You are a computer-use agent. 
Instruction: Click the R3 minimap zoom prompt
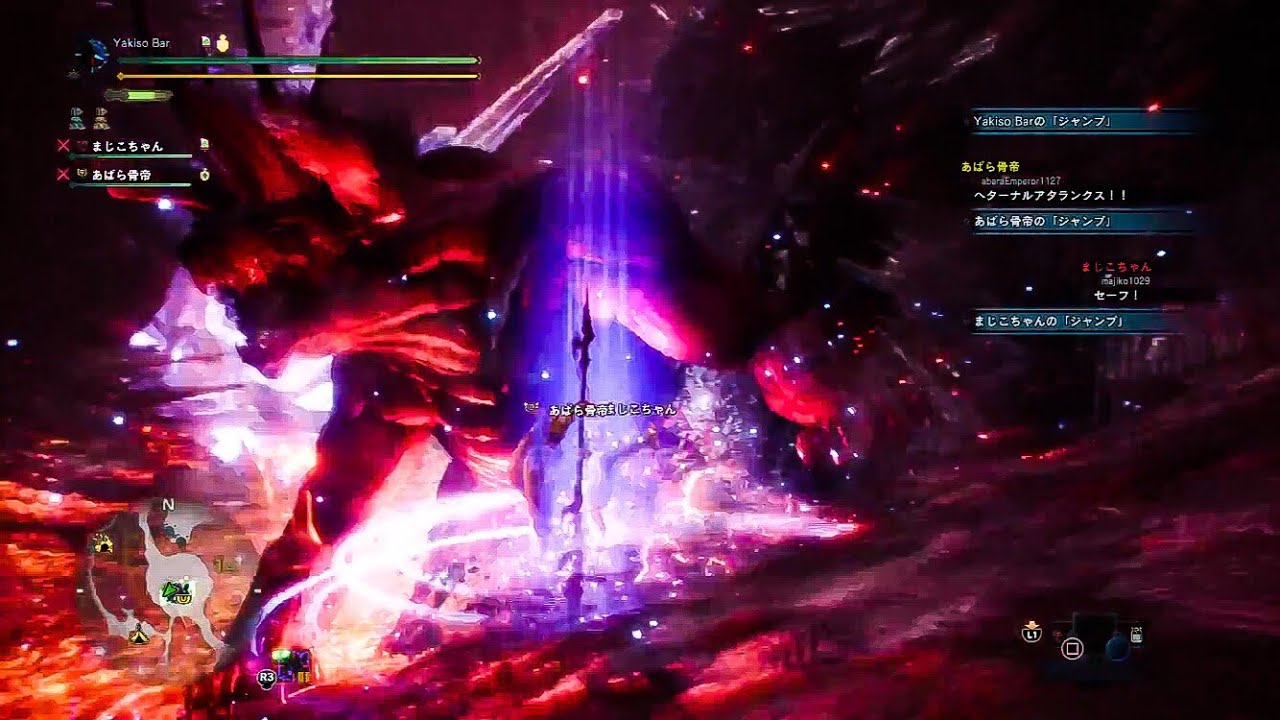(266, 677)
